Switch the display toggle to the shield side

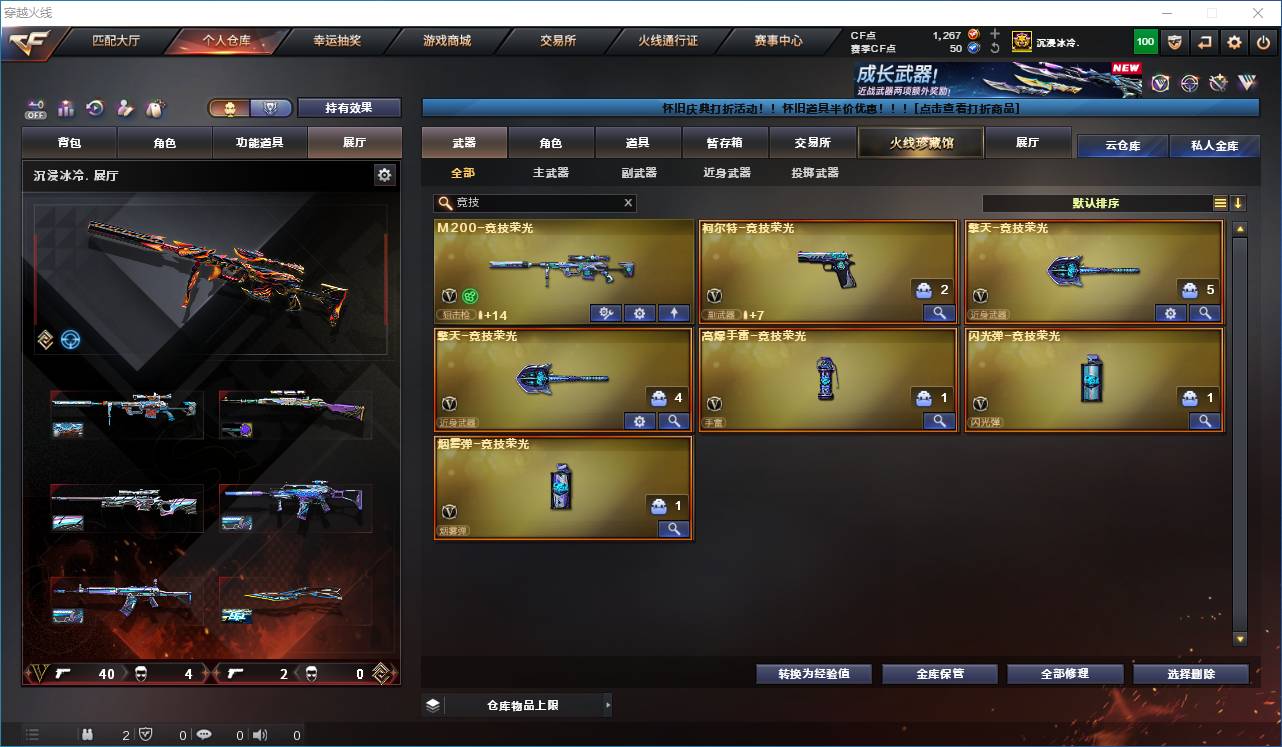click(x=270, y=108)
